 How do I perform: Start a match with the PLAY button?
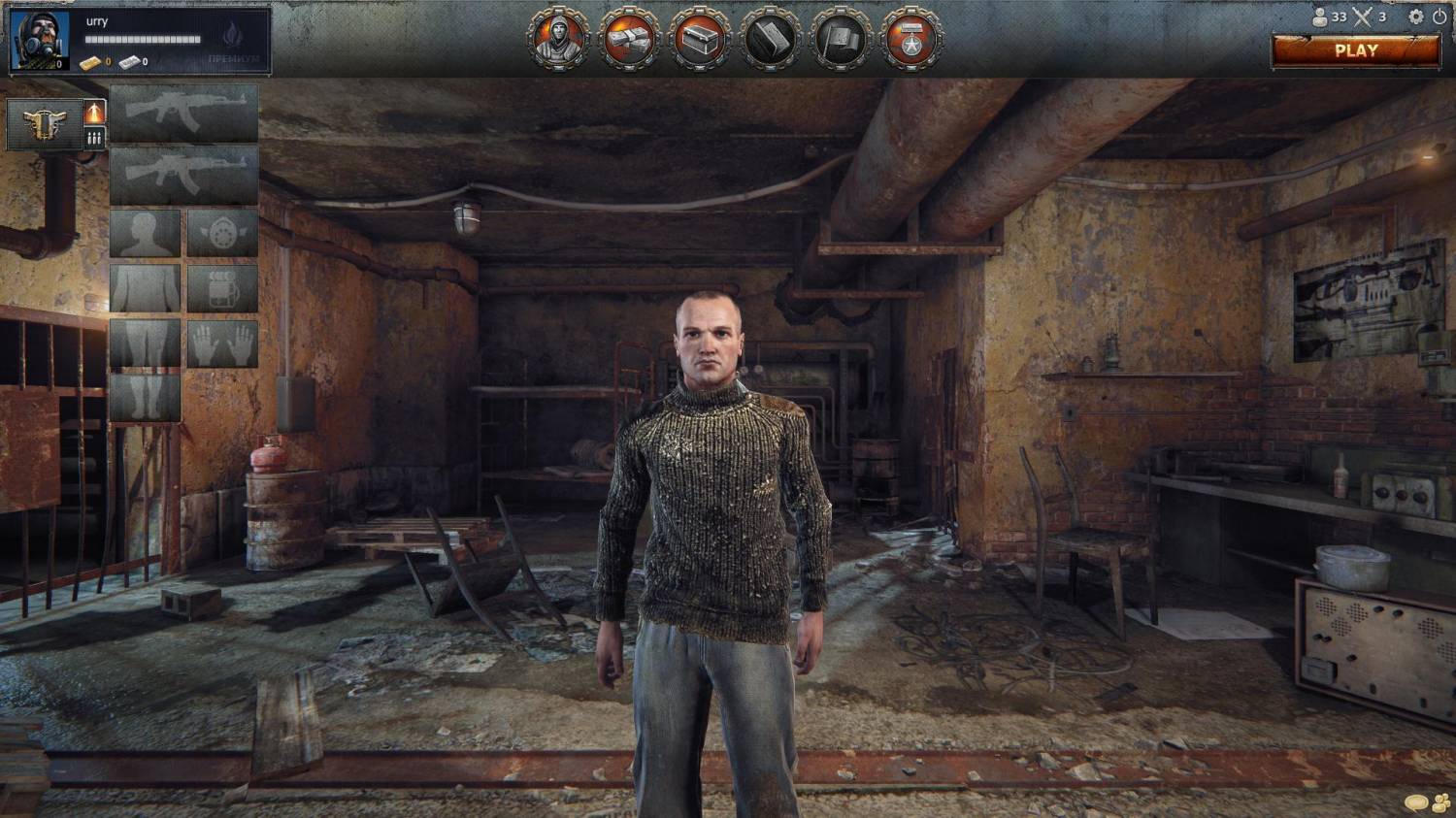coord(1355,51)
